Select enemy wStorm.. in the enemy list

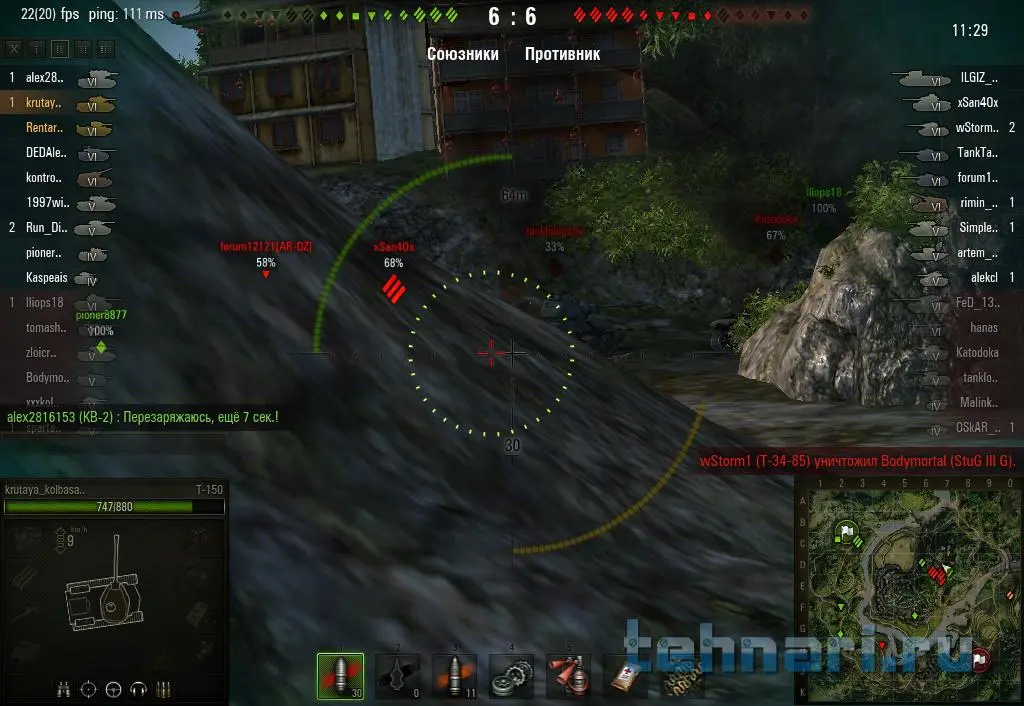[x=976, y=128]
